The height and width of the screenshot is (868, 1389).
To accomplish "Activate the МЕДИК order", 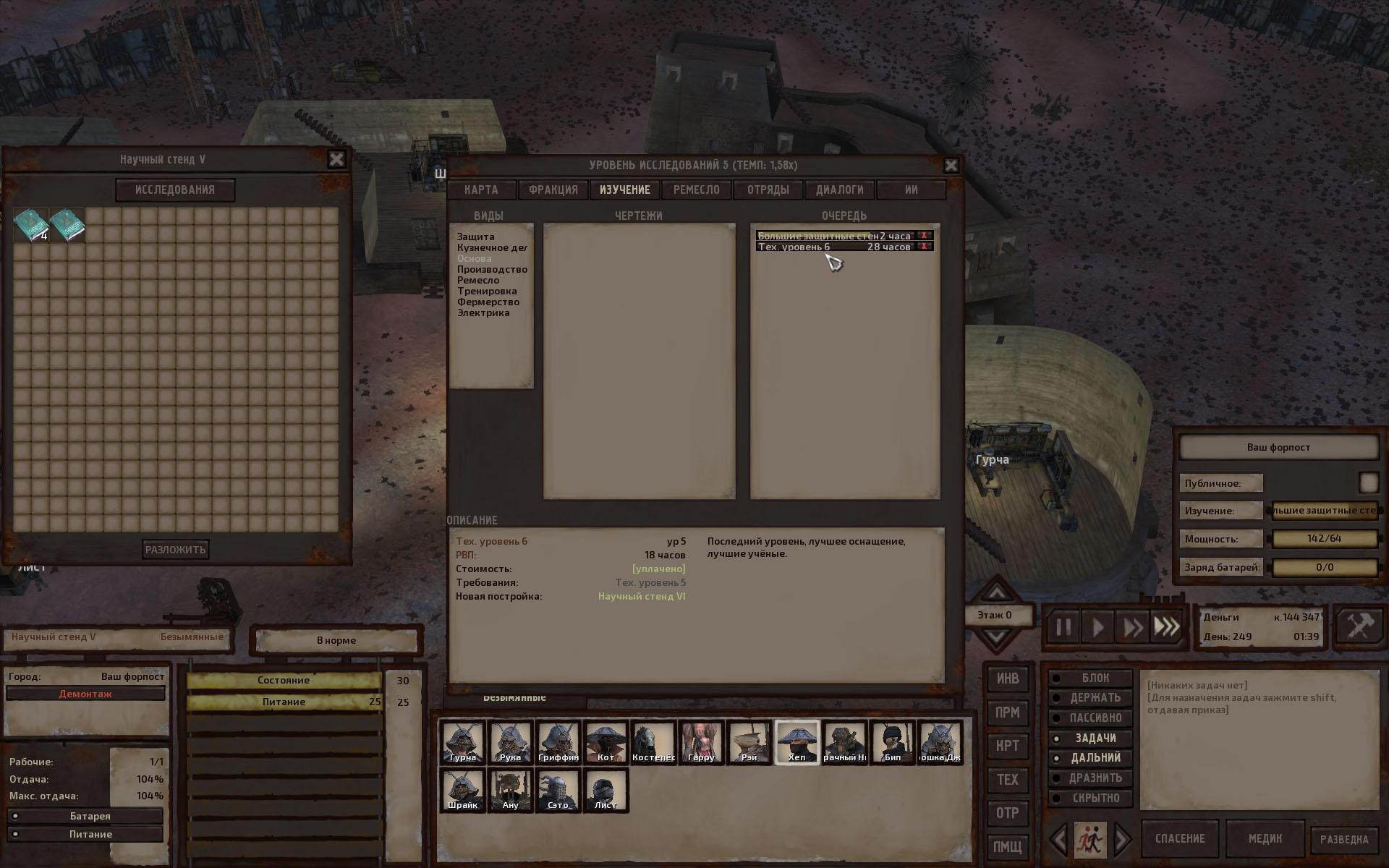I will pos(1265,839).
